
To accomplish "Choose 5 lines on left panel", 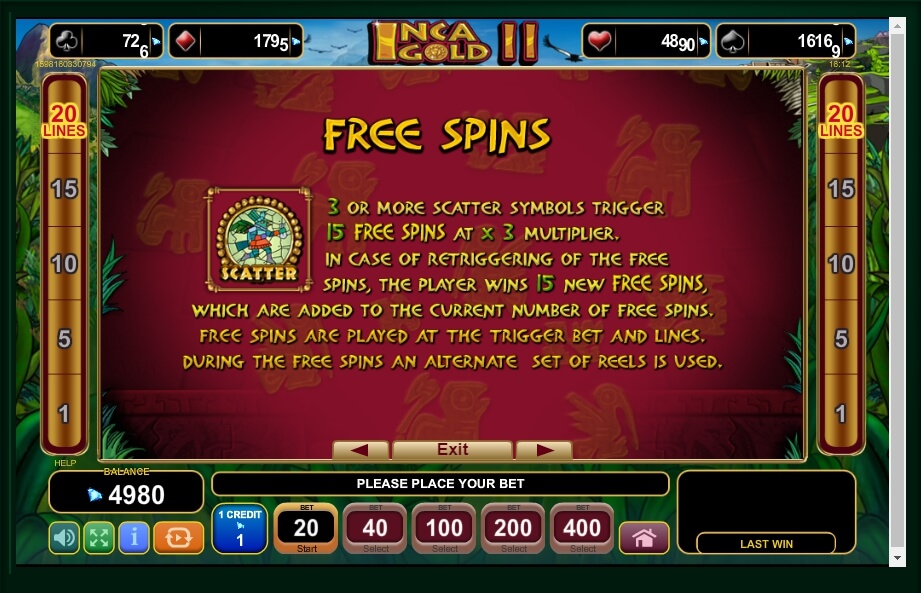I will coord(64,339).
